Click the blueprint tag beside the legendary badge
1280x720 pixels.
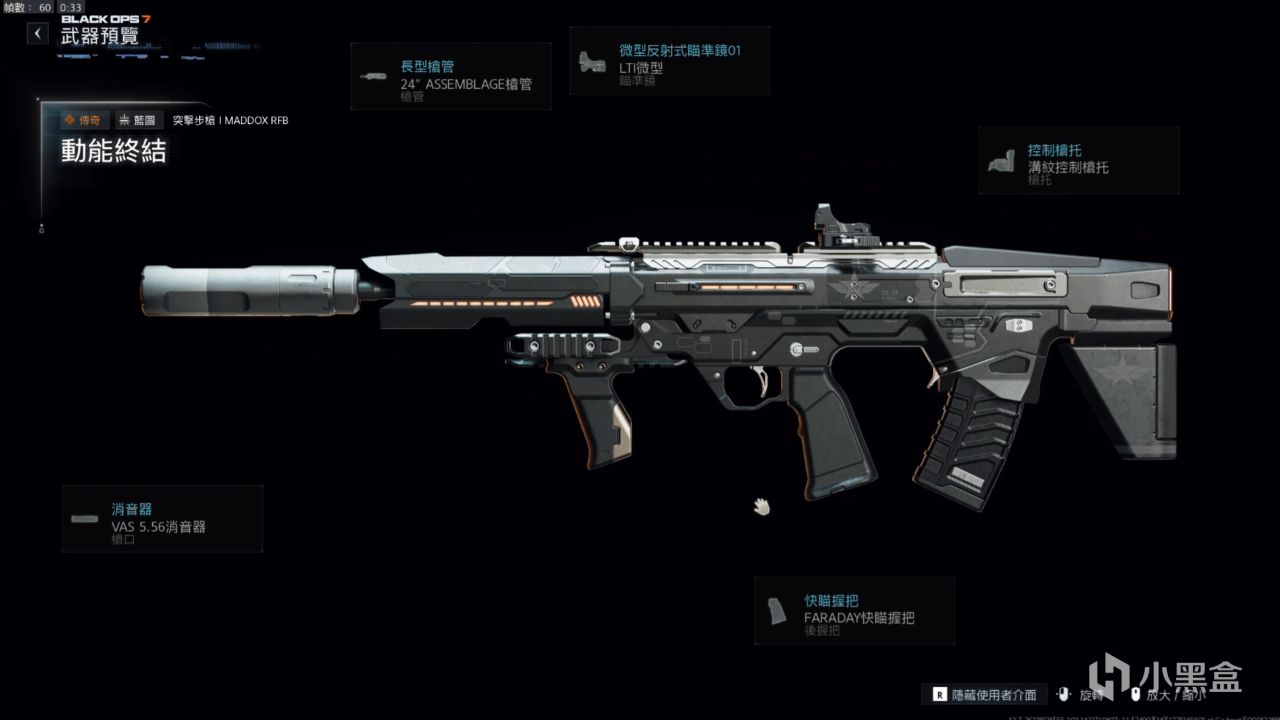[138, 120]
